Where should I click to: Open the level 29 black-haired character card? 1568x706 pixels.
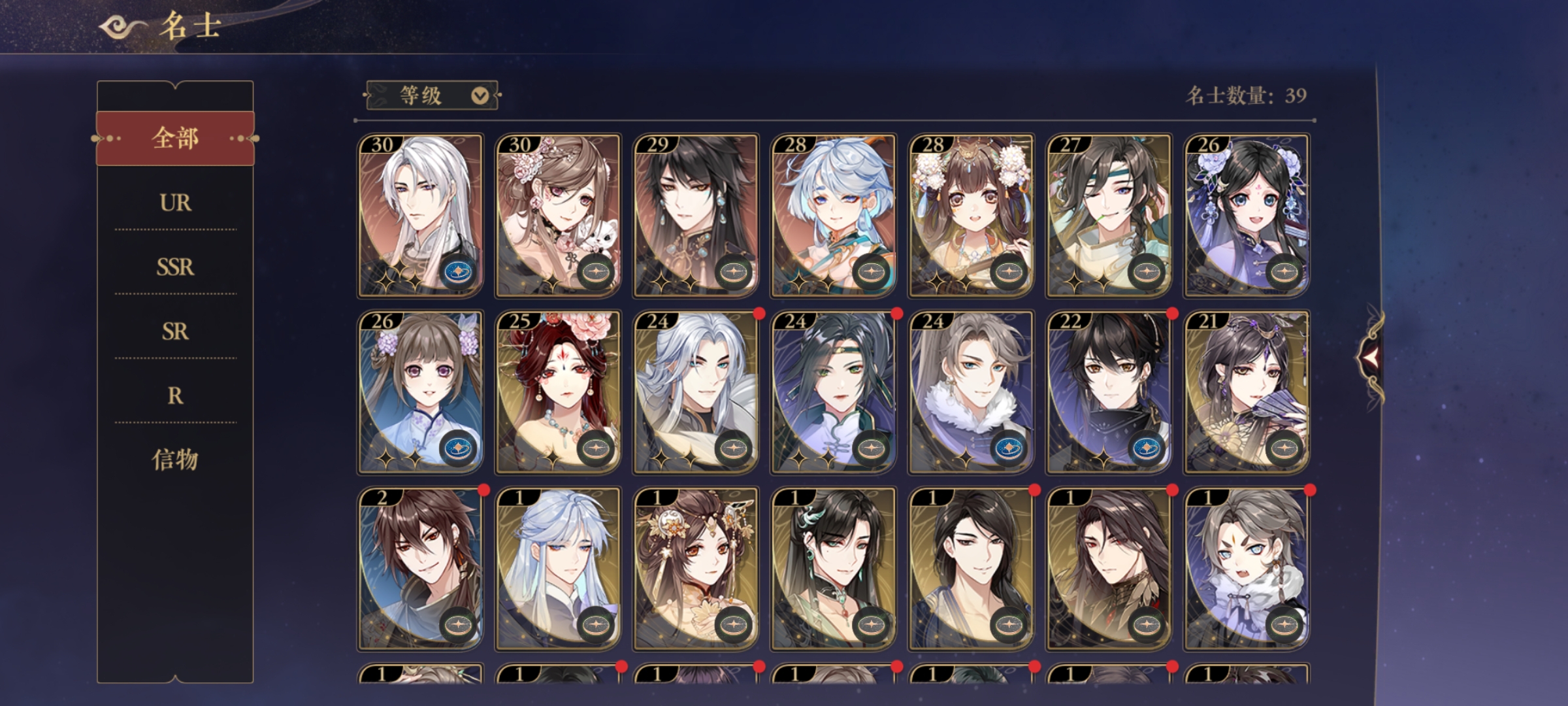[696, 216]
